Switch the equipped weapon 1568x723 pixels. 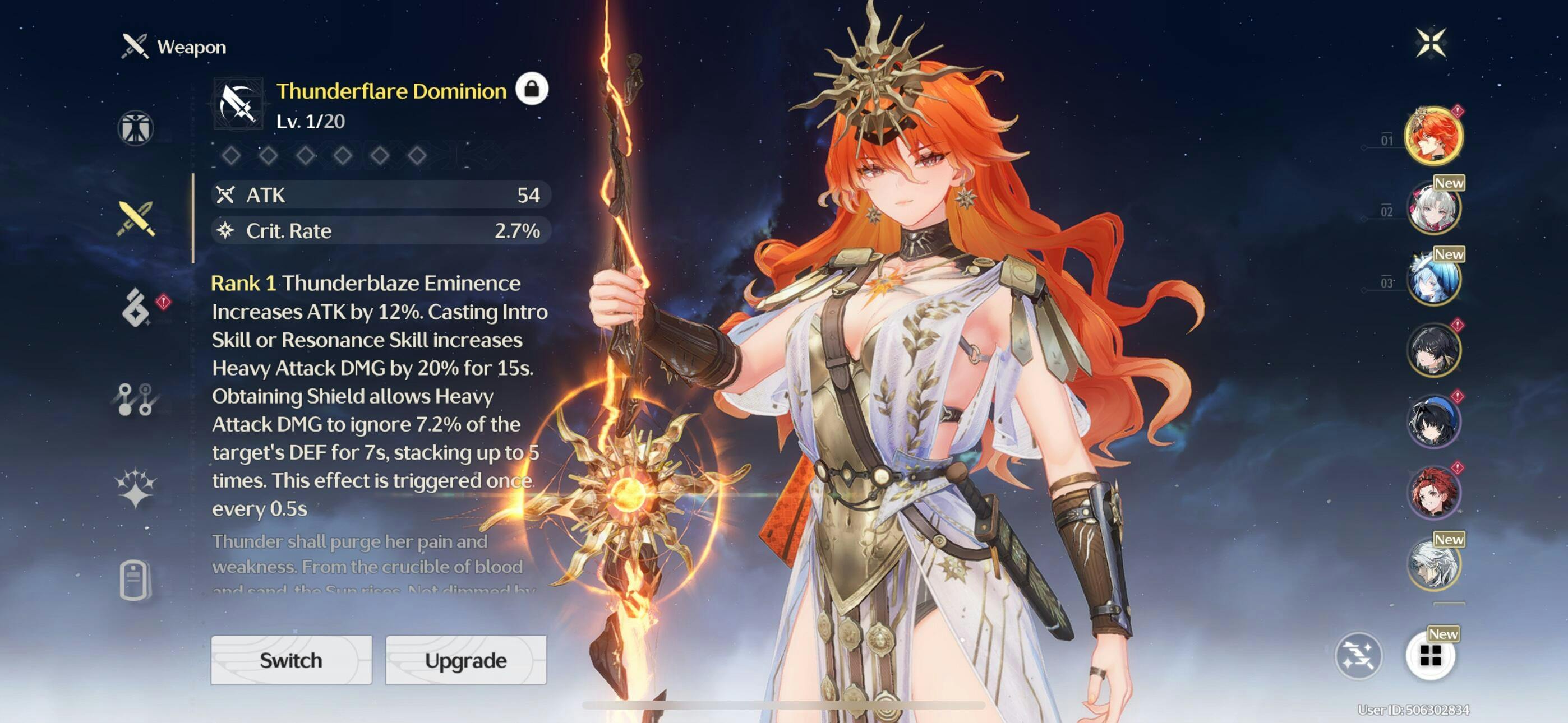[x=291, y=660]
